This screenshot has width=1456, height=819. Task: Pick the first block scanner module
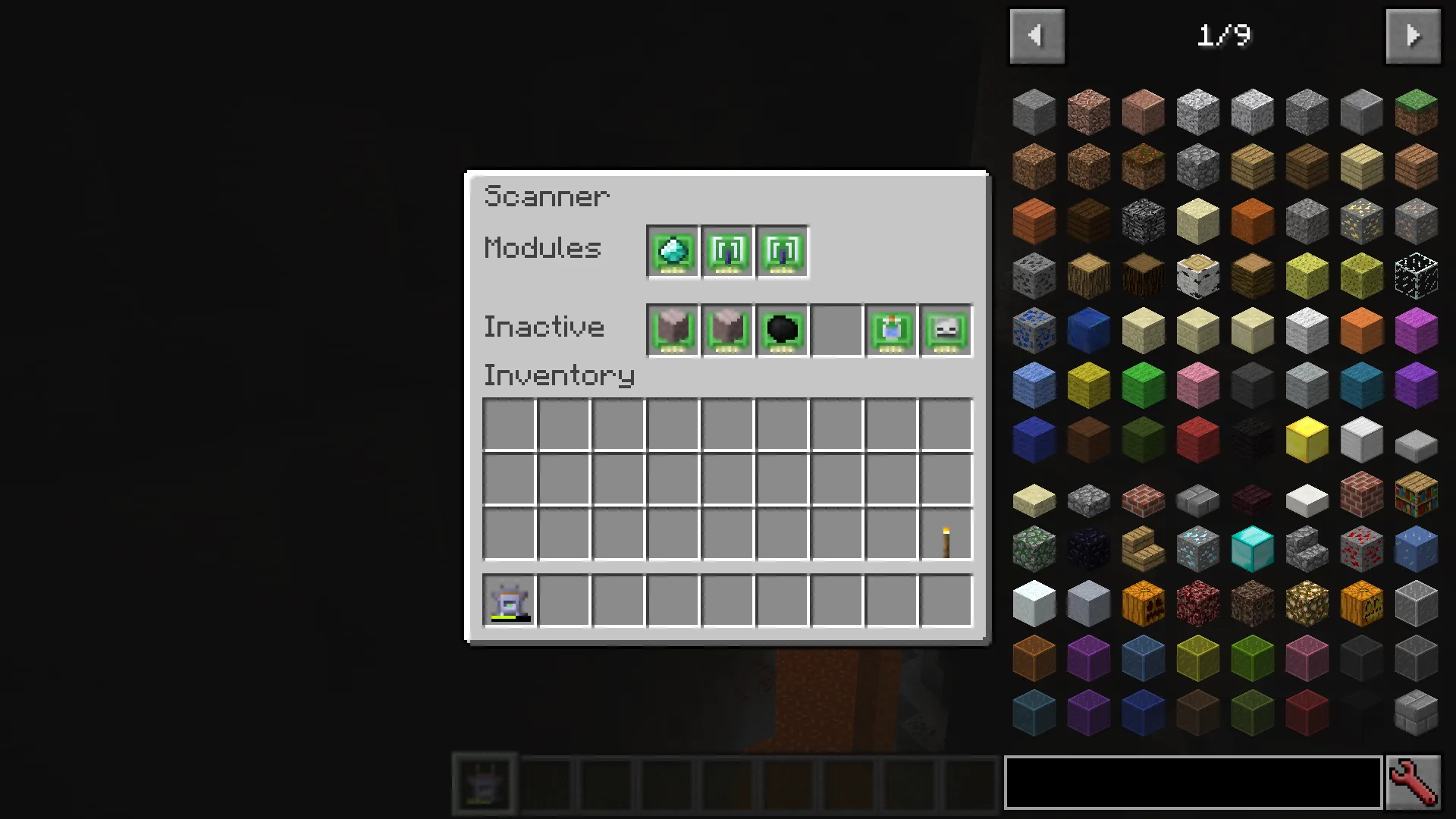pos(726,252)
